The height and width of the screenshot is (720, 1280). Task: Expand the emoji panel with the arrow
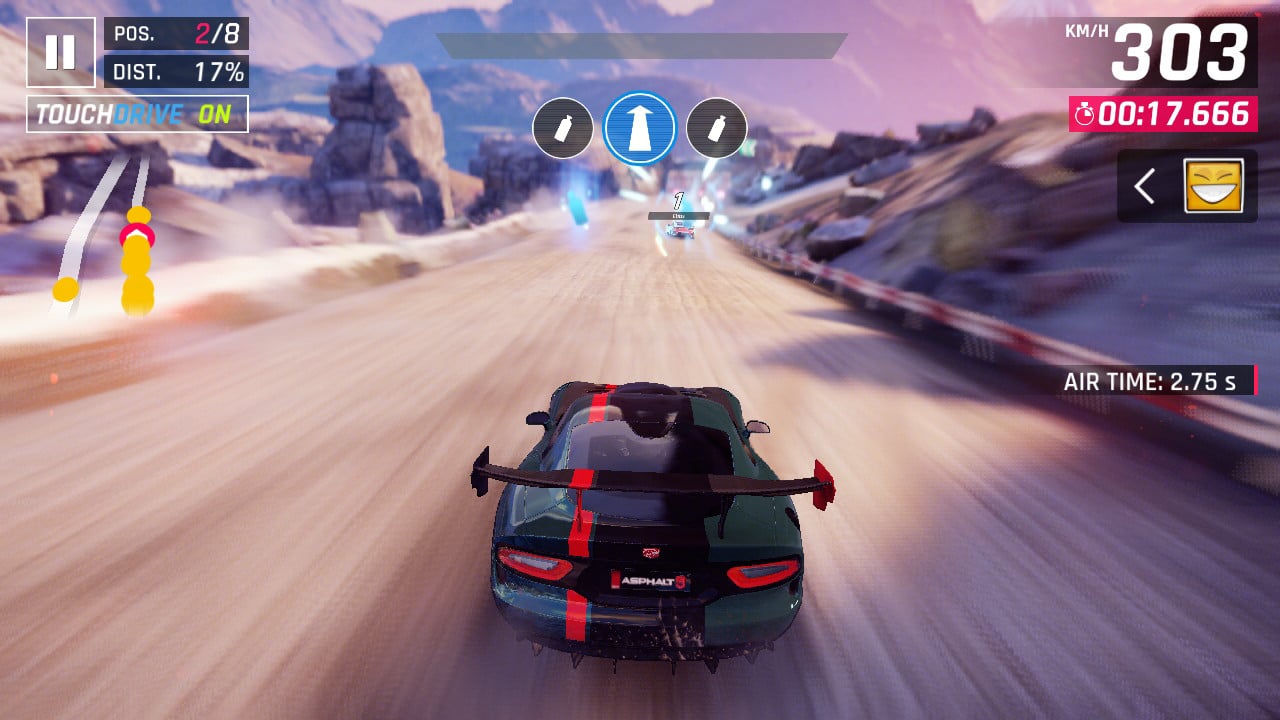(1146, 186)
